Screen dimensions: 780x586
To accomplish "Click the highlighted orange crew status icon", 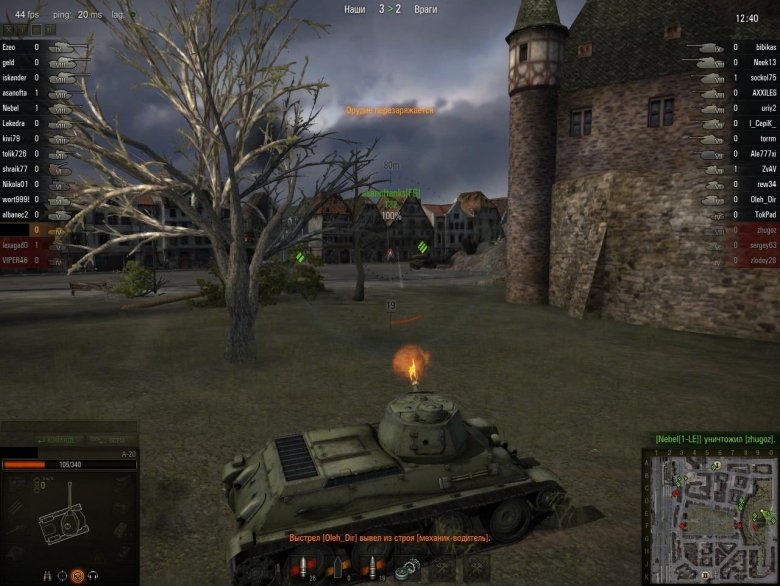I will [x=76, y=575].
